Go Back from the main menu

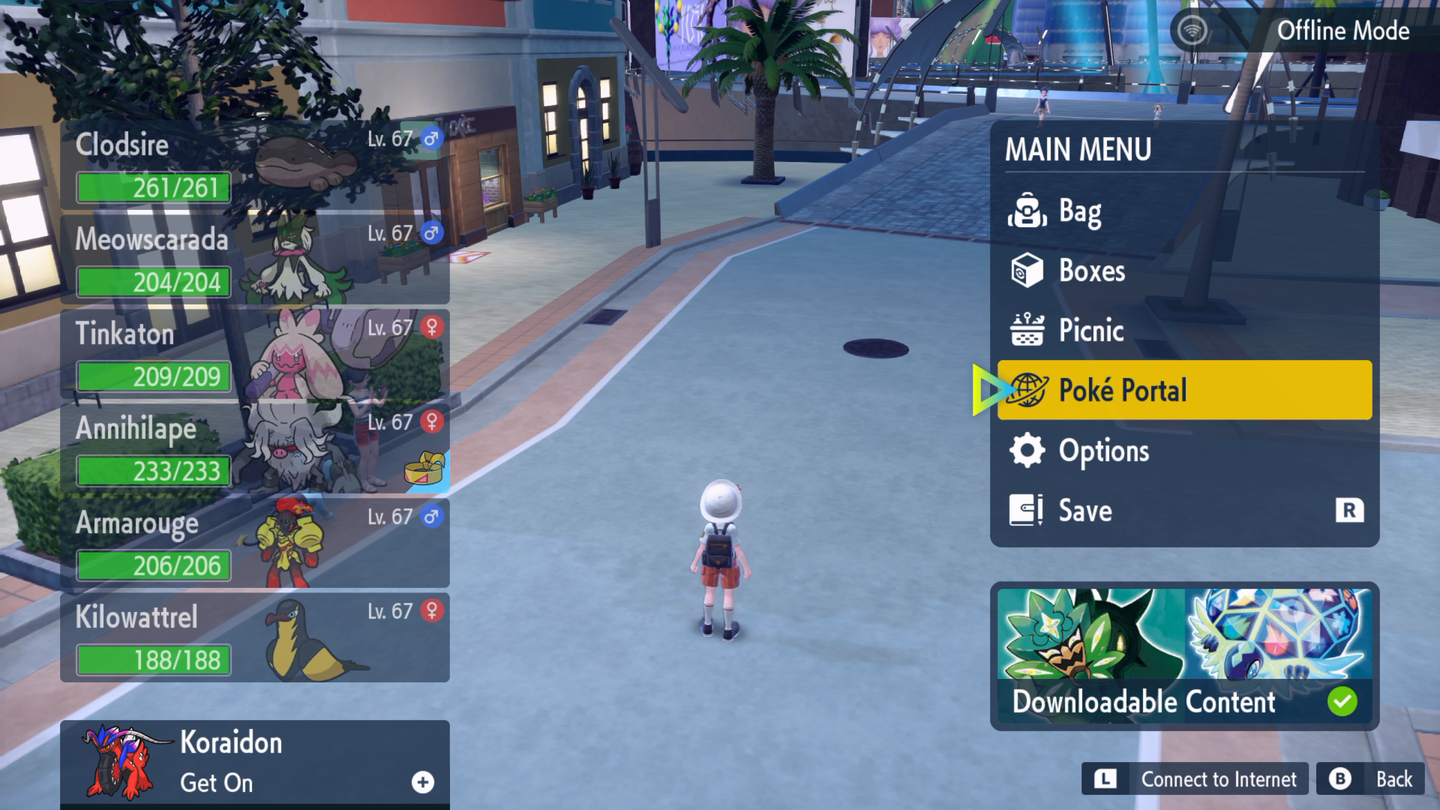pos(1371,779)
